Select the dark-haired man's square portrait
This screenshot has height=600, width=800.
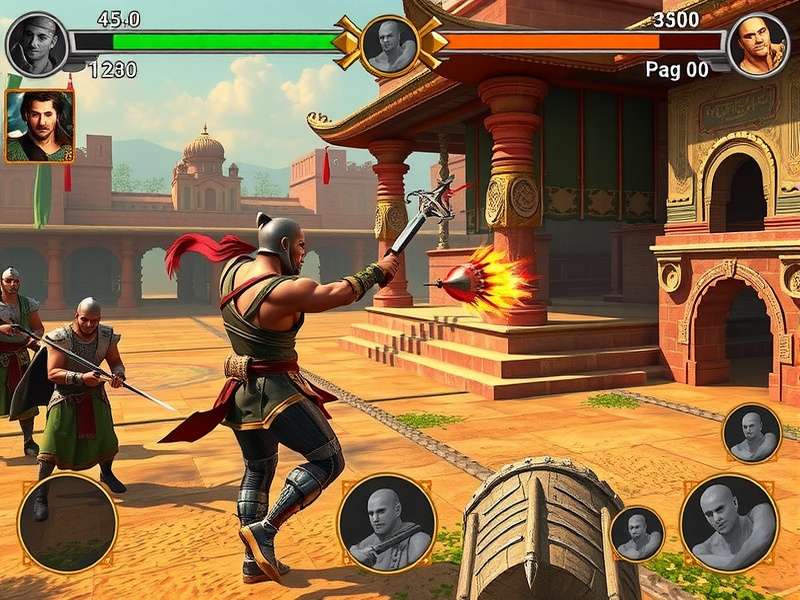pyautogui.click(x=39, y=126)
